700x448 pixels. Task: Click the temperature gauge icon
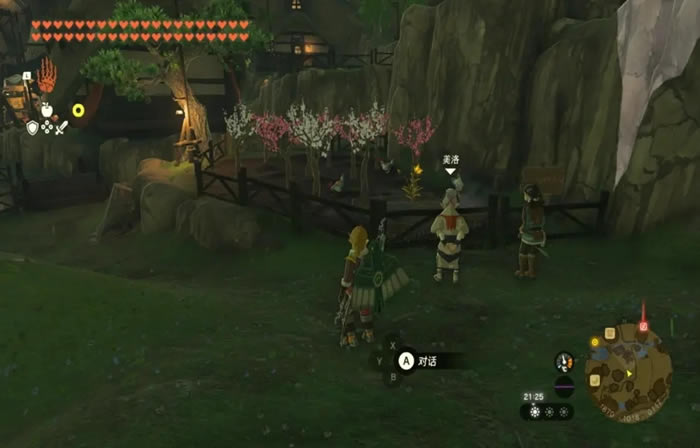(565, 362)
